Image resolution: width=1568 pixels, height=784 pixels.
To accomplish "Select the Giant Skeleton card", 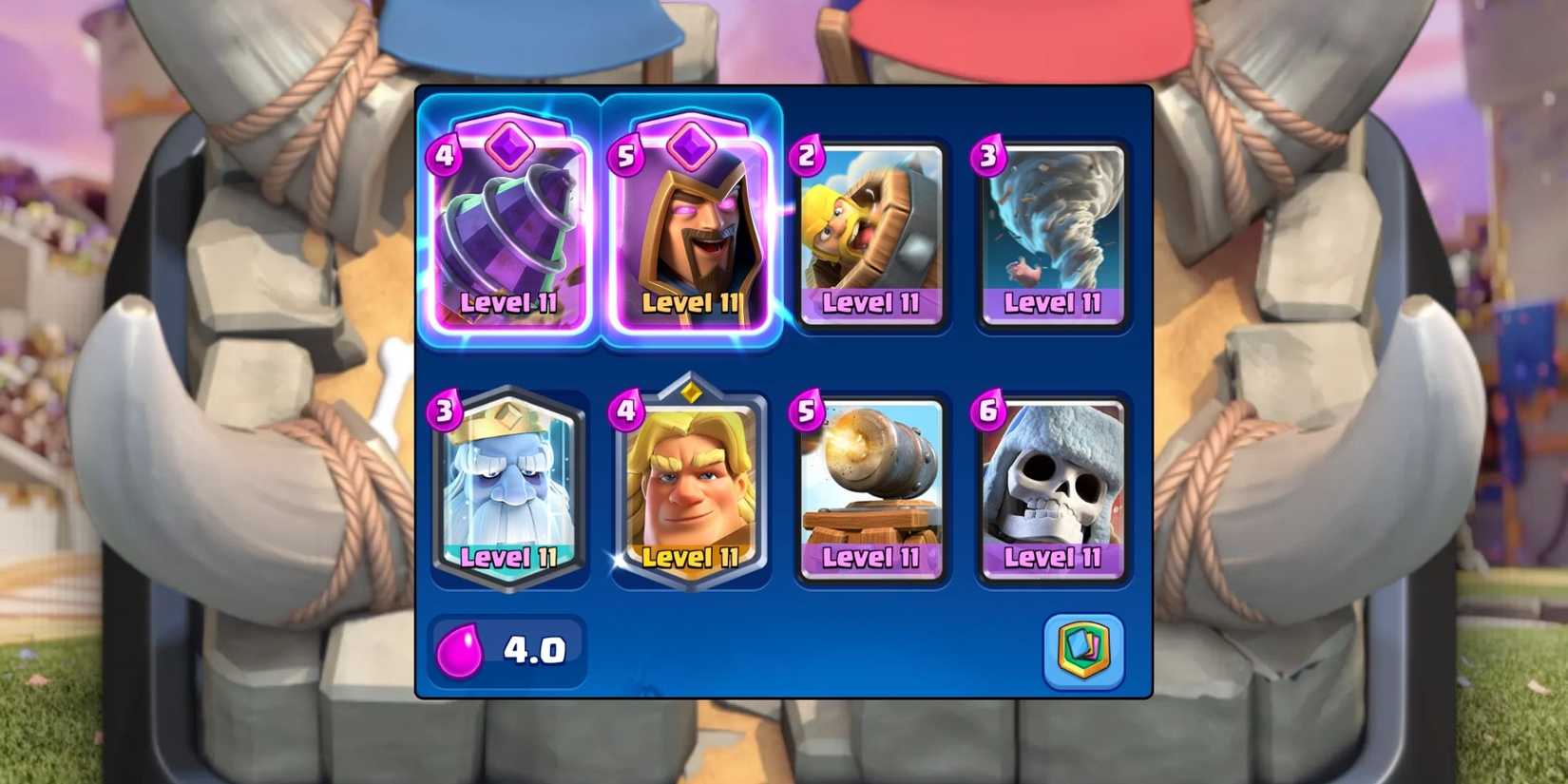I will (x=1052, y=485).
